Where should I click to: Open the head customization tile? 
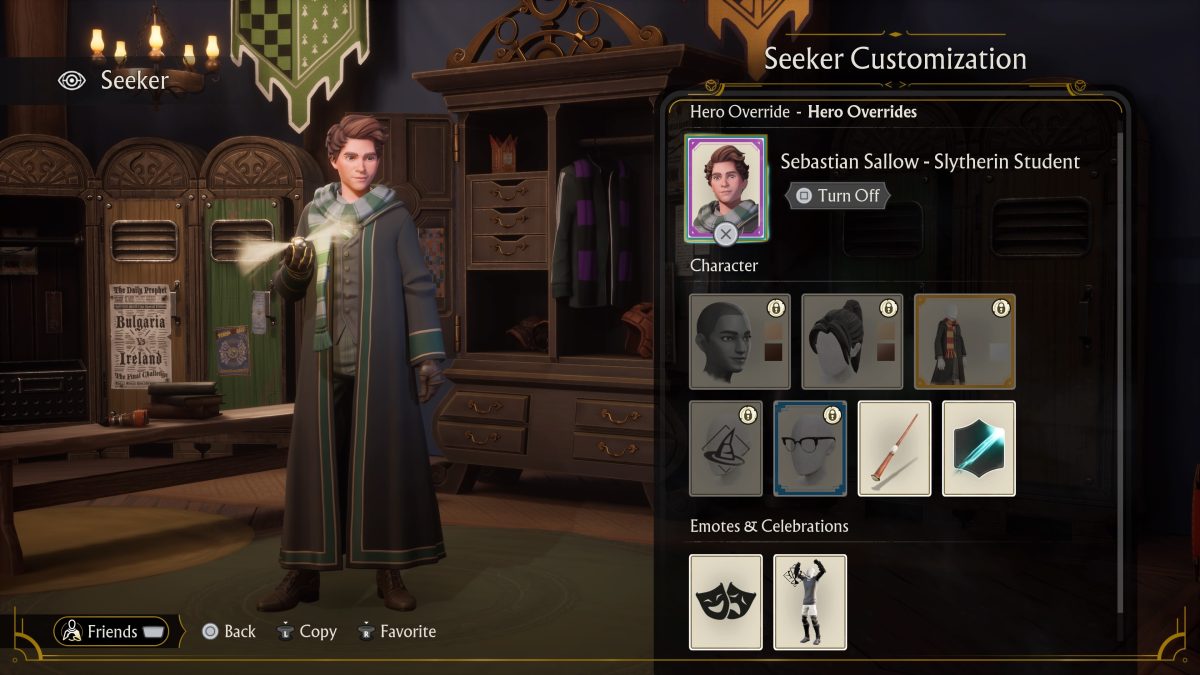point(740,341)
